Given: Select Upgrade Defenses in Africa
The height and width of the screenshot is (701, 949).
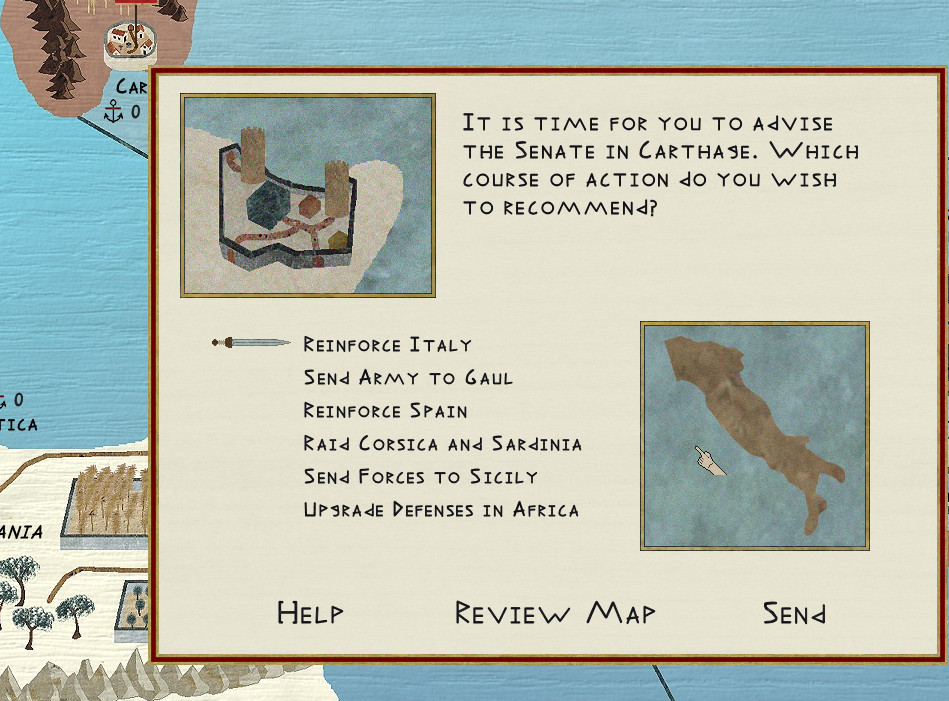Looking at the screenshot, I should click(x=441, y=510).
